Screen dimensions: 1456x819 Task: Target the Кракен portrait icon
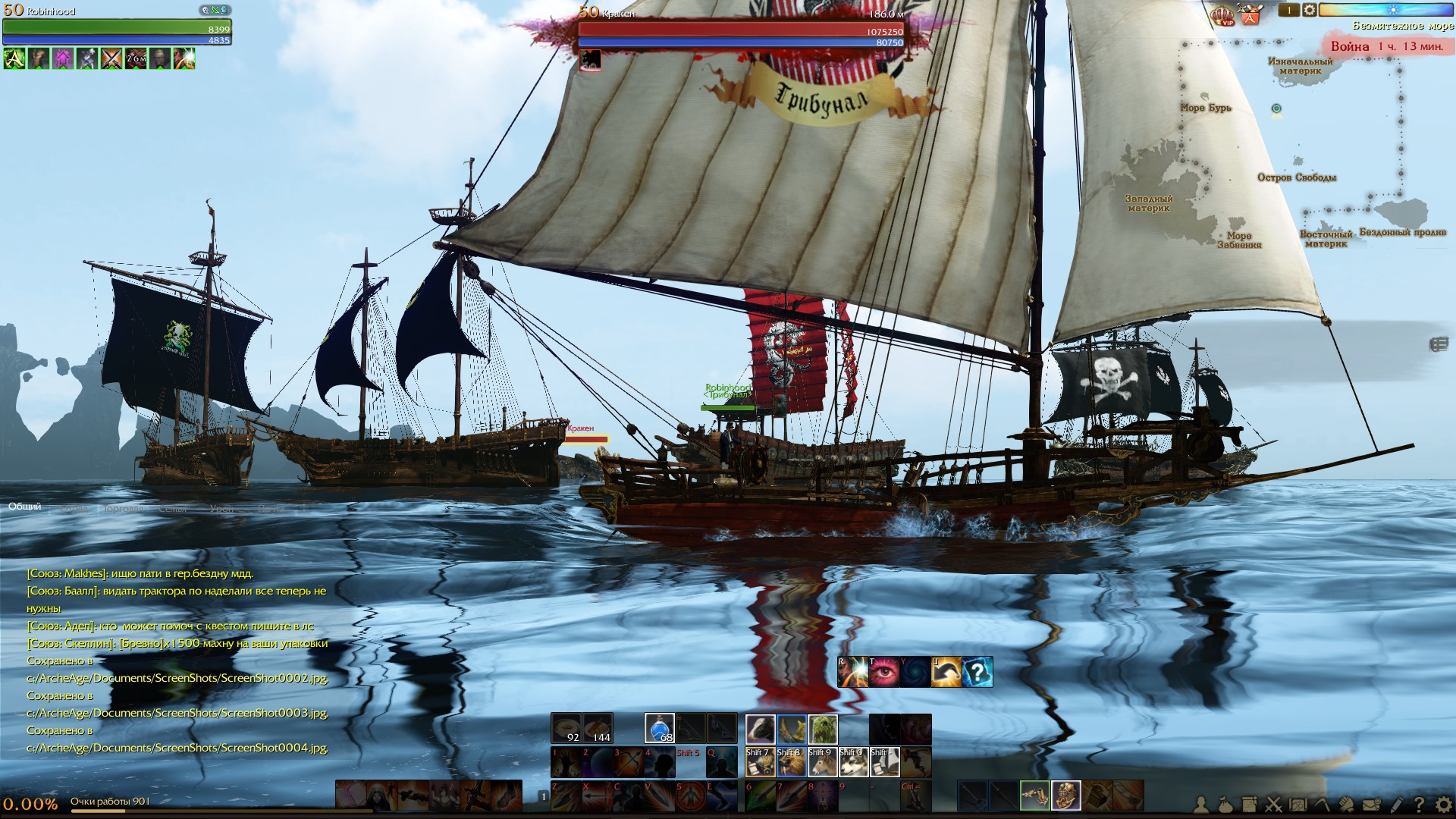coord(590,60)
